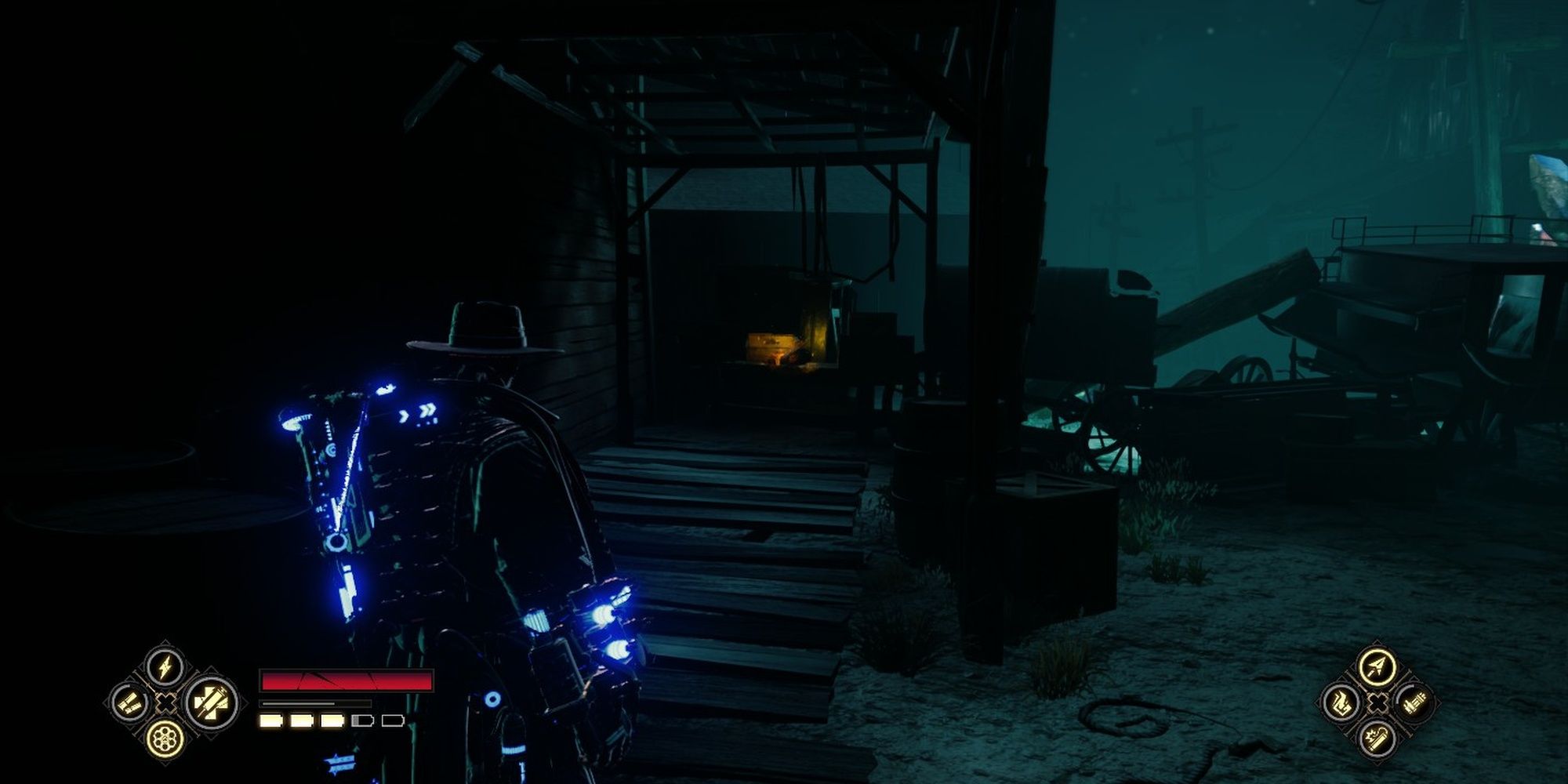Choose the gatling ammo belt icon
The height and width of the screenshot is (784, 1568).
(x=1414, y=702)
